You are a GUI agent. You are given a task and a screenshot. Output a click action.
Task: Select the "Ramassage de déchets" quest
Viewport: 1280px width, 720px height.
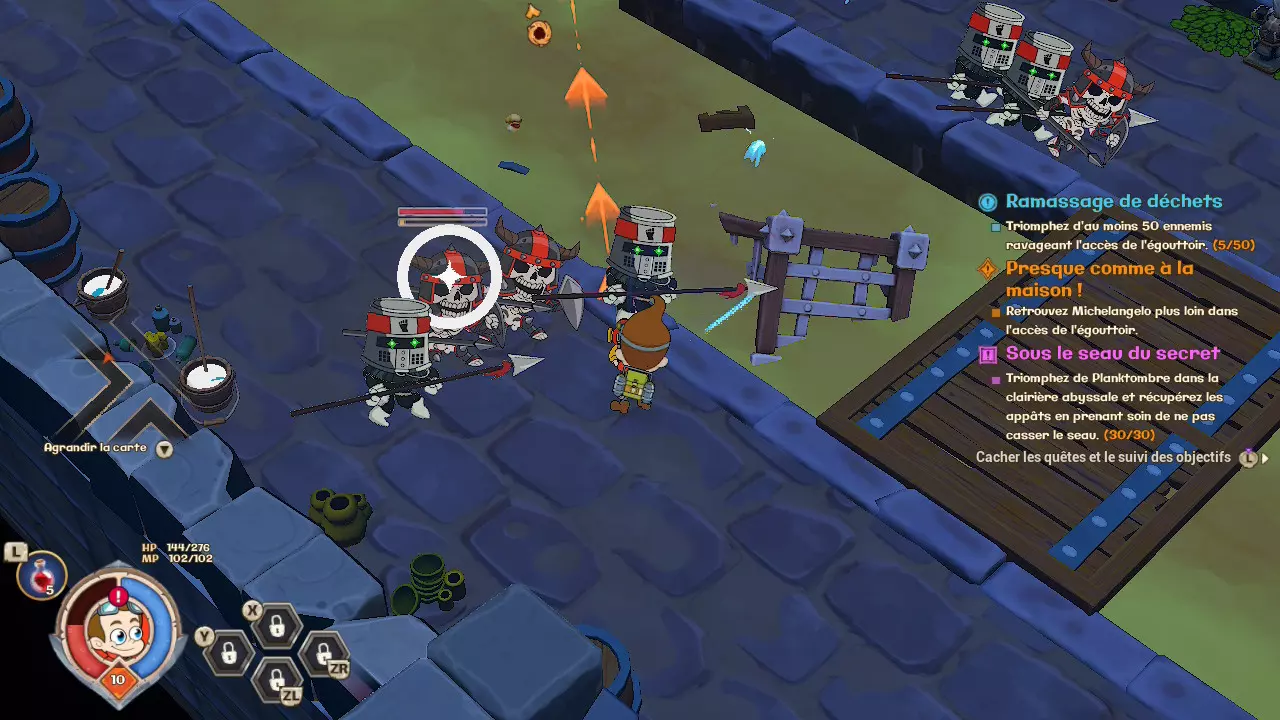pyautogui.click(x=1113, y=201)
